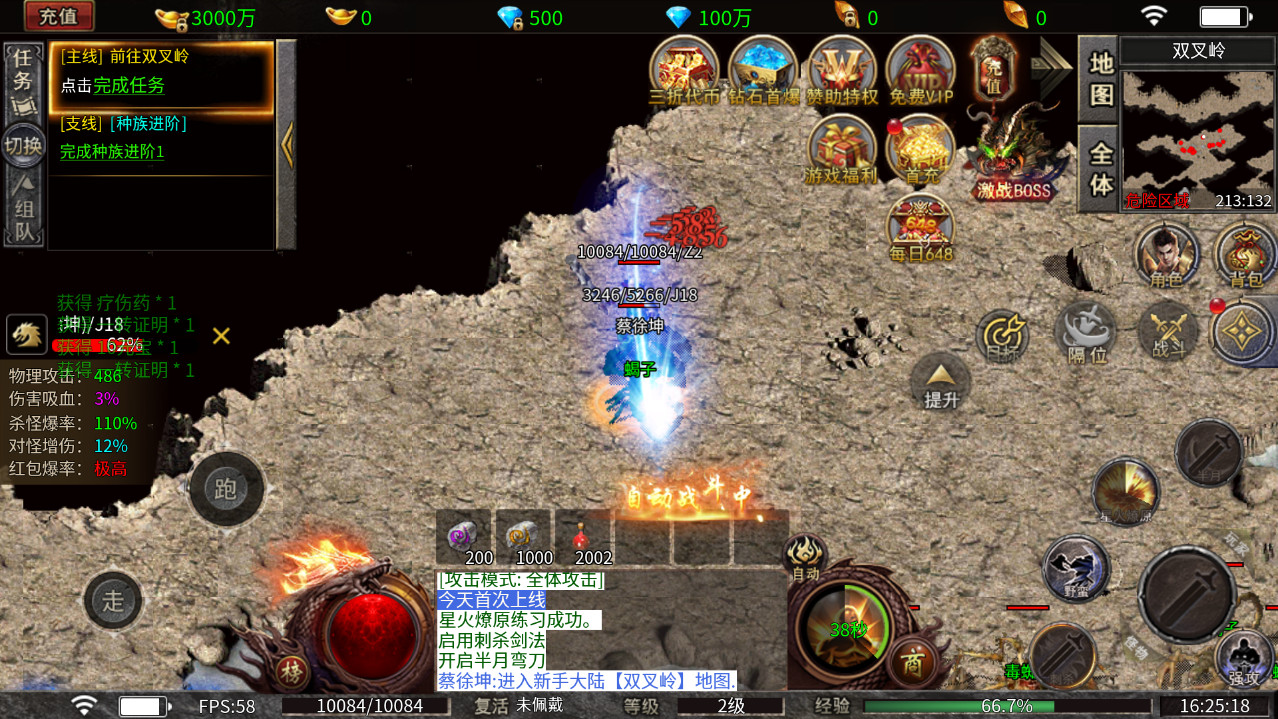Open the 三折代币 treasure chest icon
Screen dimensions: 1278x719
684,70
